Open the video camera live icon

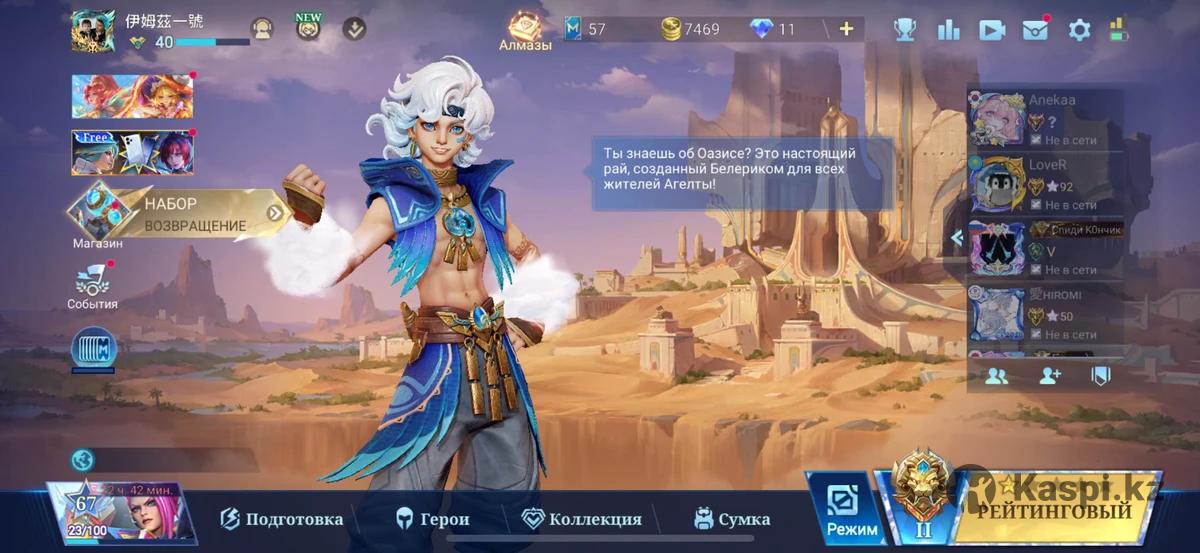[x=991, y=30]
